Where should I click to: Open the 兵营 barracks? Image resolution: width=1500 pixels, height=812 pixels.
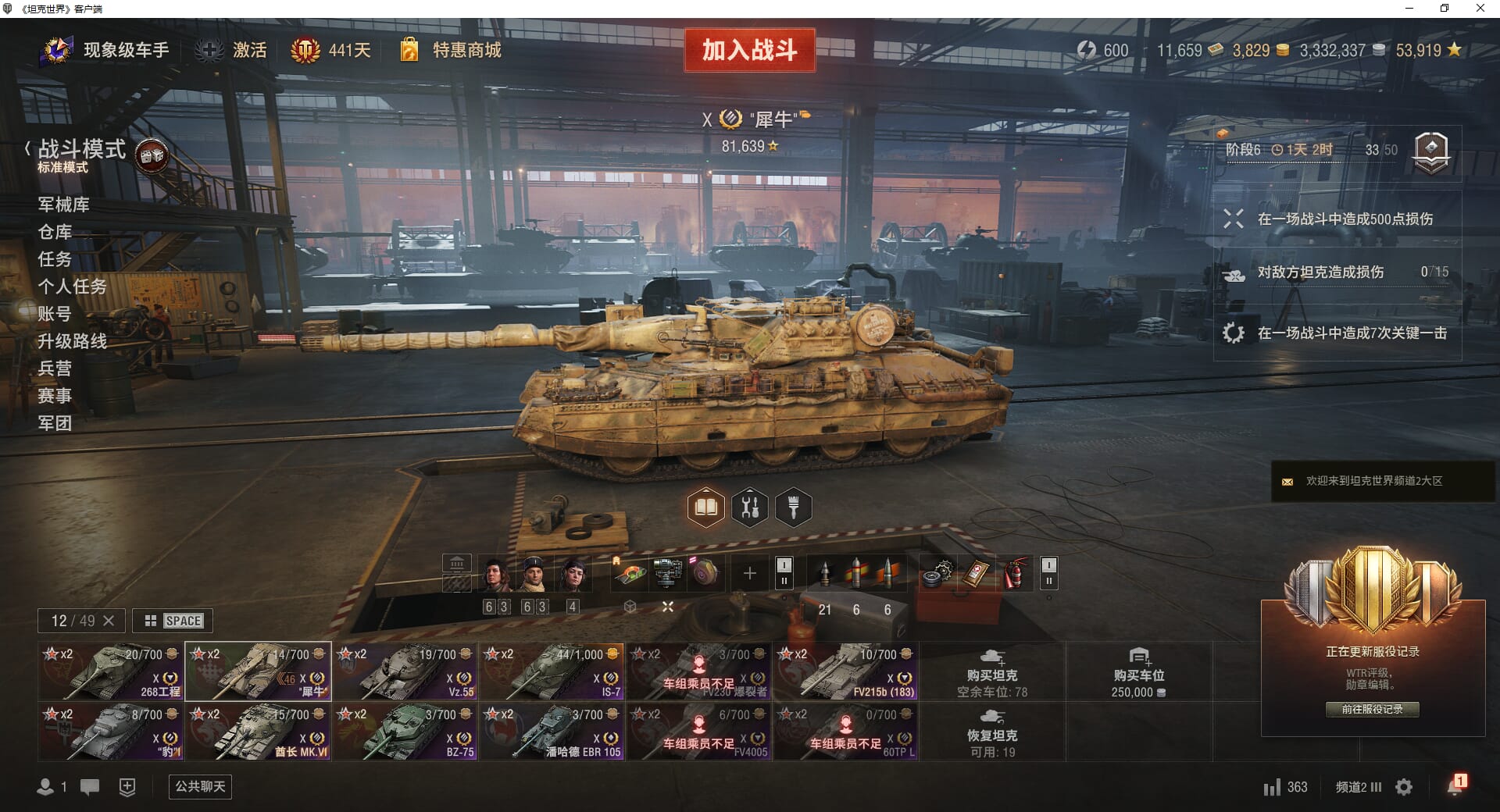coord(55,369)
